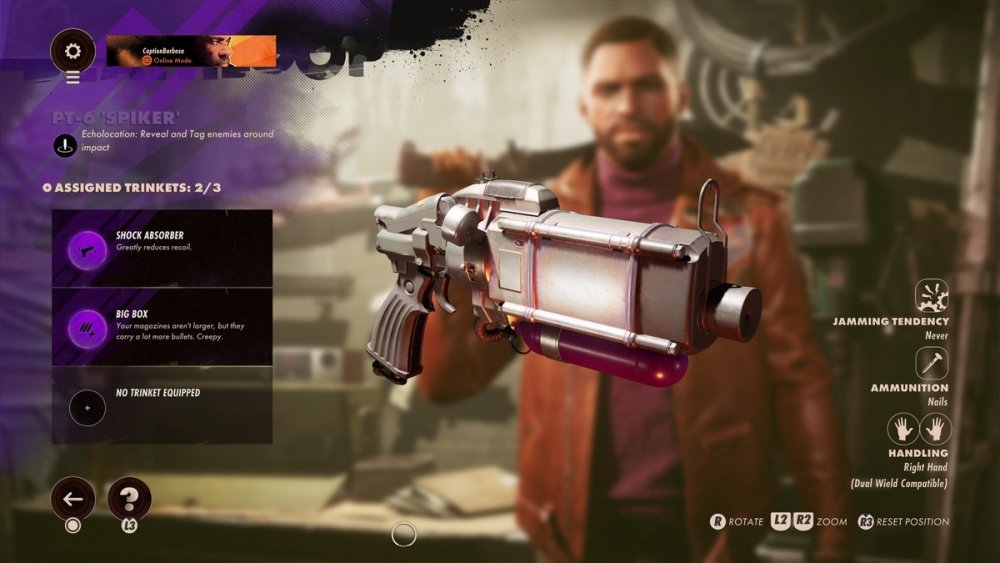
Task: Click the Jamming Tendency stat icon
Action: point(932,296)
